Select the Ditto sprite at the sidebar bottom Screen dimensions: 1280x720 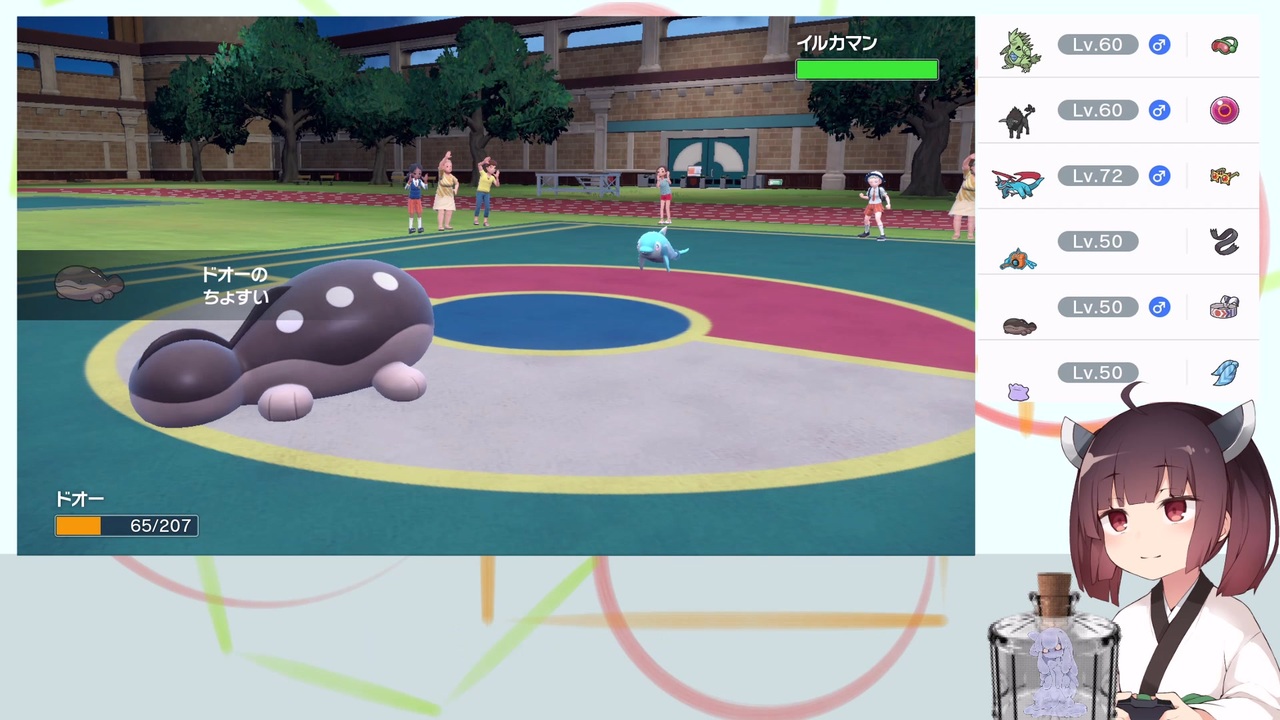pos(1018,390)
